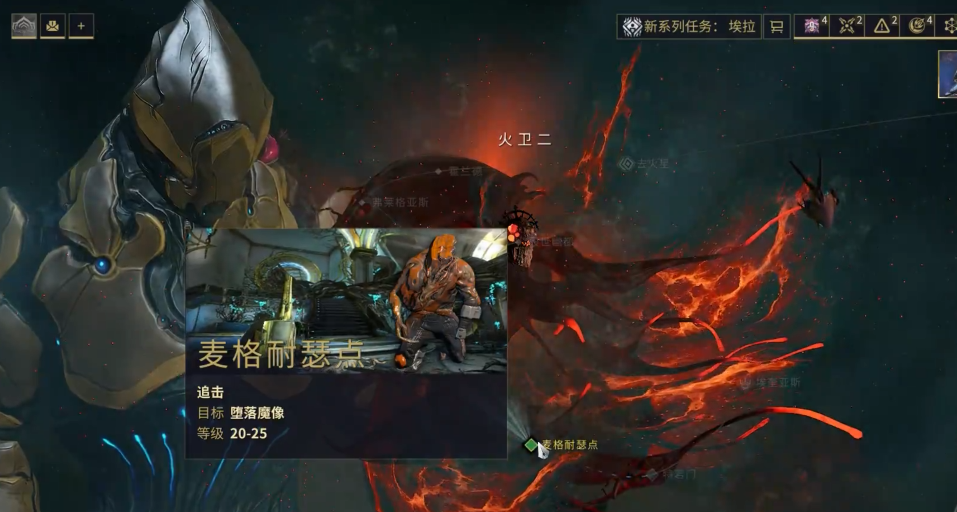This screenshot has height=512, width=957.
Task: Show the crossed blades invasions tab
Action: 849,26
